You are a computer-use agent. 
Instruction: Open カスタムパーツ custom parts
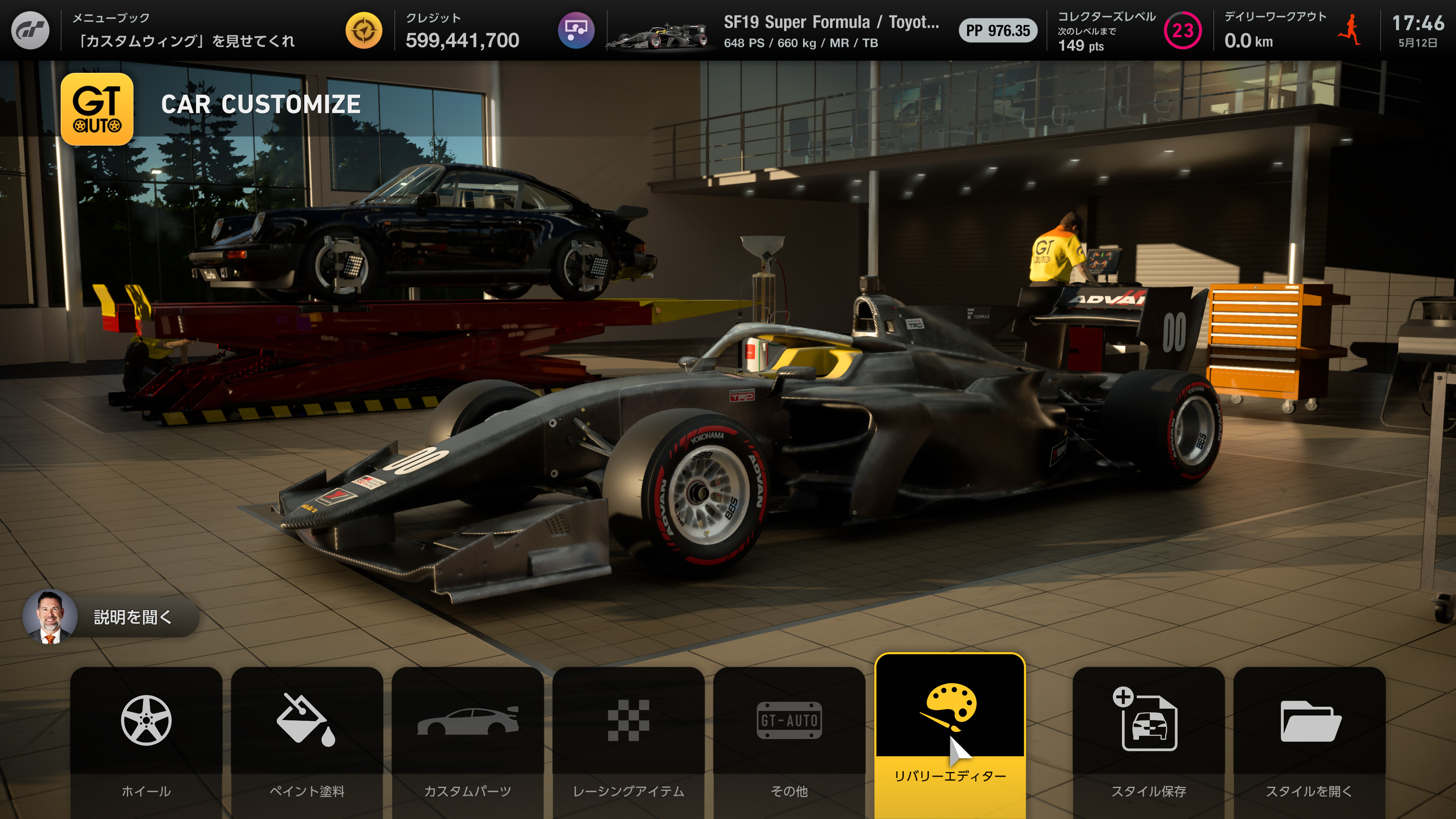(x=468, y=741)
